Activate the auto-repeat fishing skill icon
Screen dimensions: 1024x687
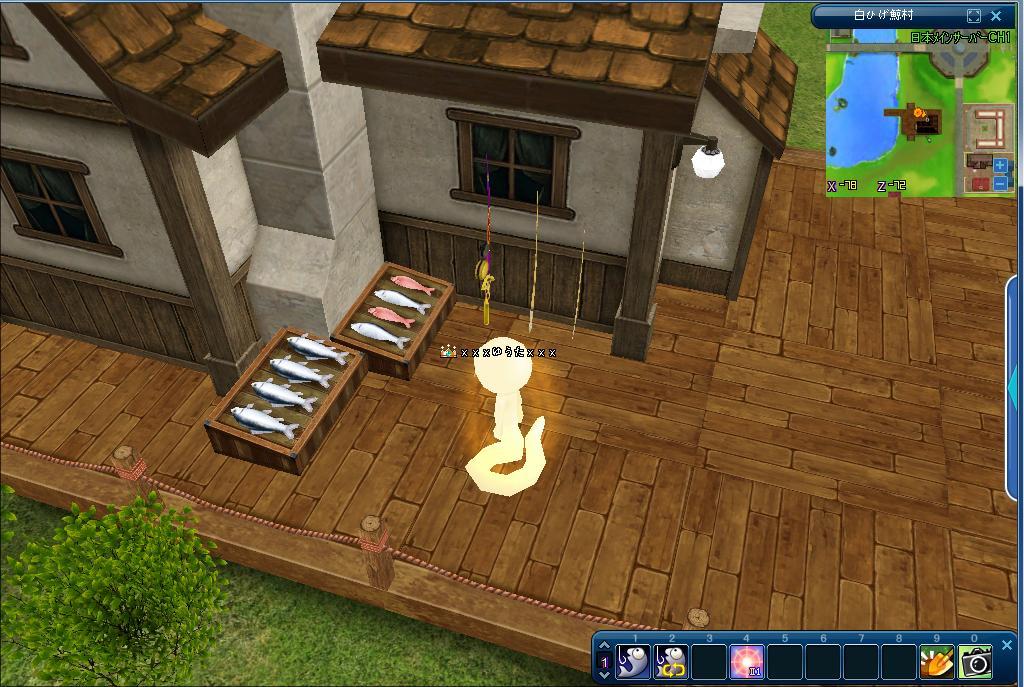click(x=671, y=661)
